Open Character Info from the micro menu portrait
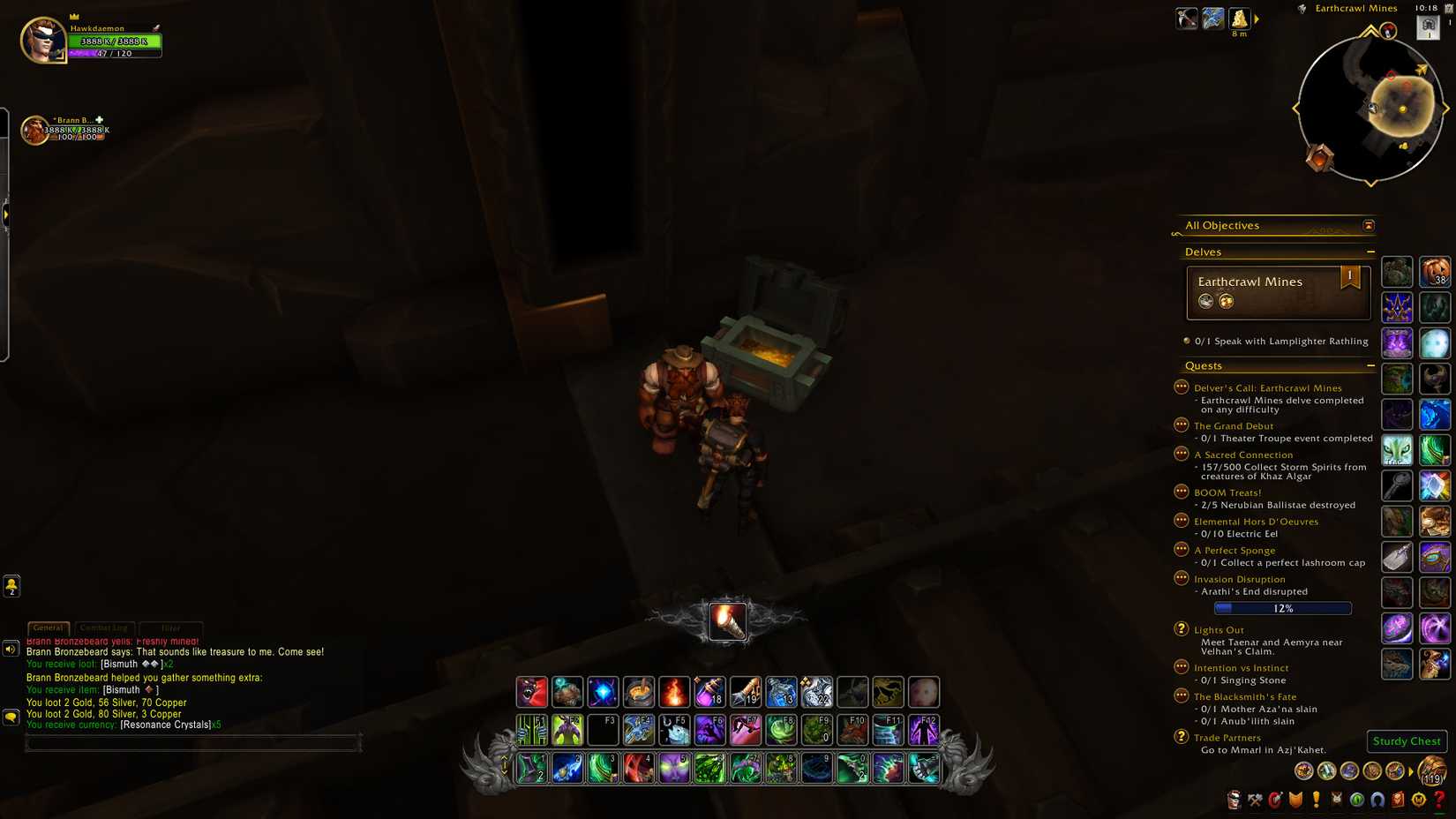 click(x=1234, y=800)
